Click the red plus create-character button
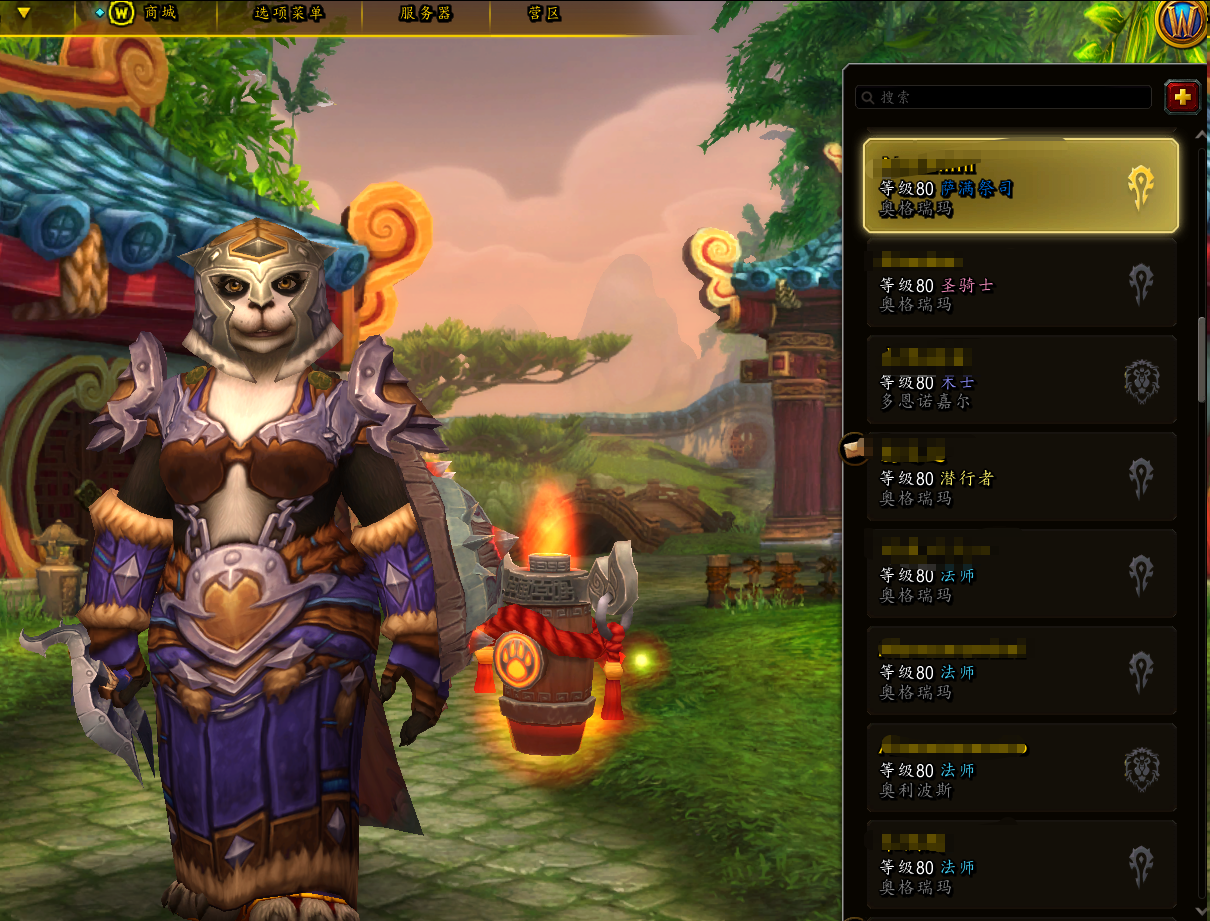 pyautogui.click(x=1182, y=97)
